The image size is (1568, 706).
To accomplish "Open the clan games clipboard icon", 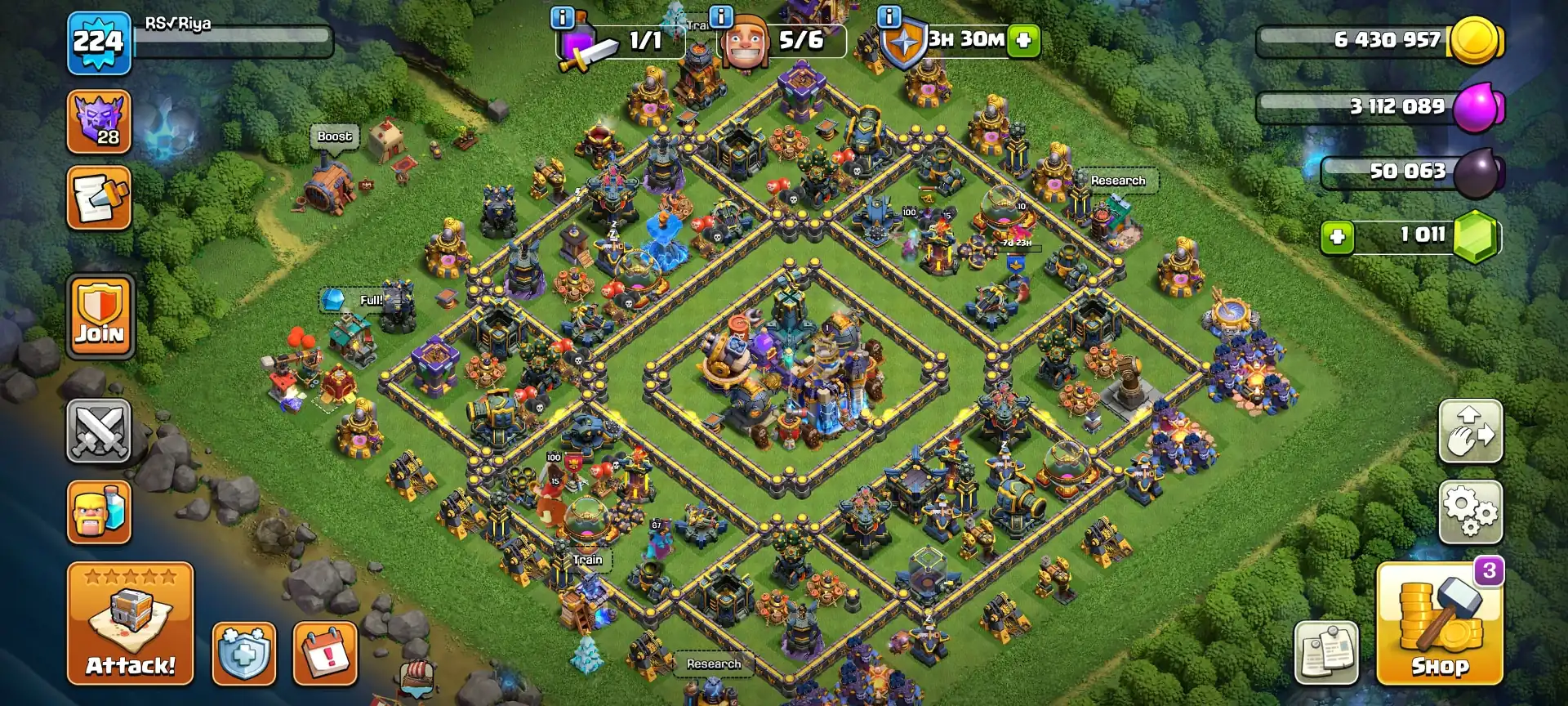I will (x=1327, y=654).
